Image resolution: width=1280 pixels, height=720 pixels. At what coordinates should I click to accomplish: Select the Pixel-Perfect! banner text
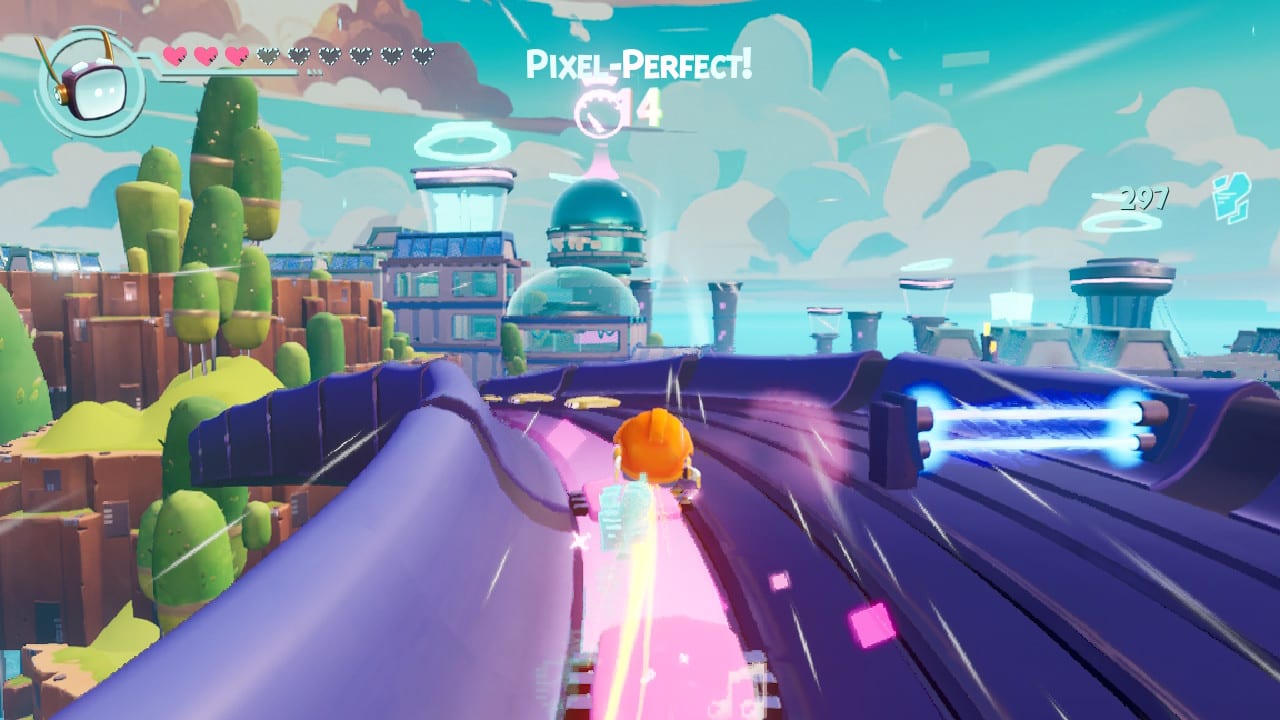point(640,63)
